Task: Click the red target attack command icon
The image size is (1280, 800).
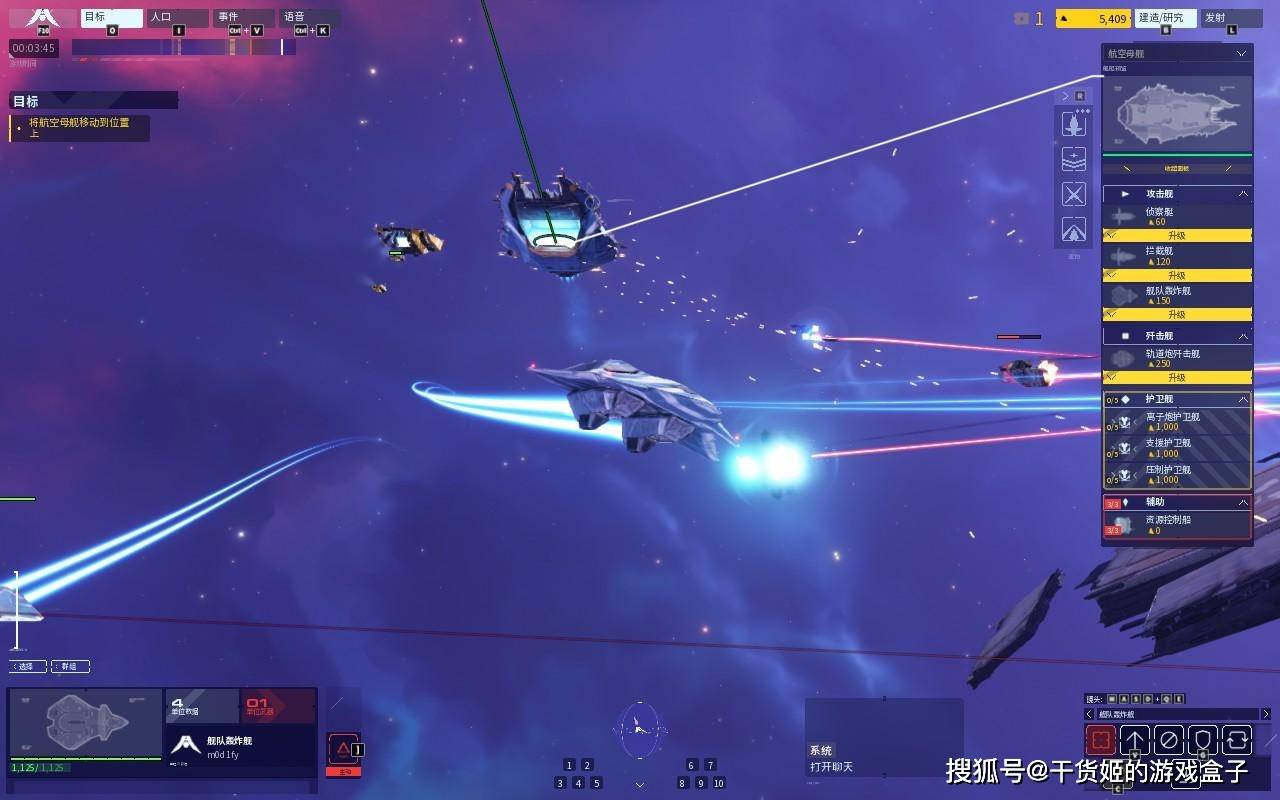Action: (x=1101, y=740)
